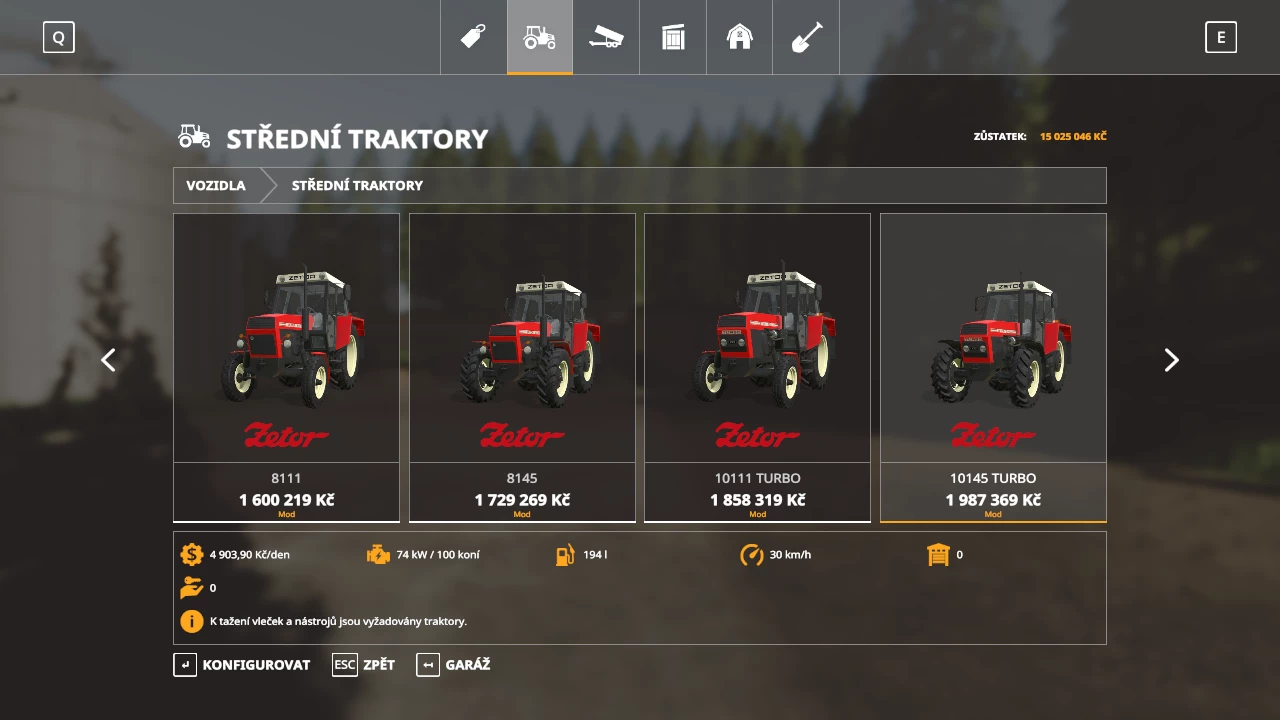The width and height of the screenshot is (1280, 720).
Task: Select the Zetor 10145 Turbo card
Action: 993,367
